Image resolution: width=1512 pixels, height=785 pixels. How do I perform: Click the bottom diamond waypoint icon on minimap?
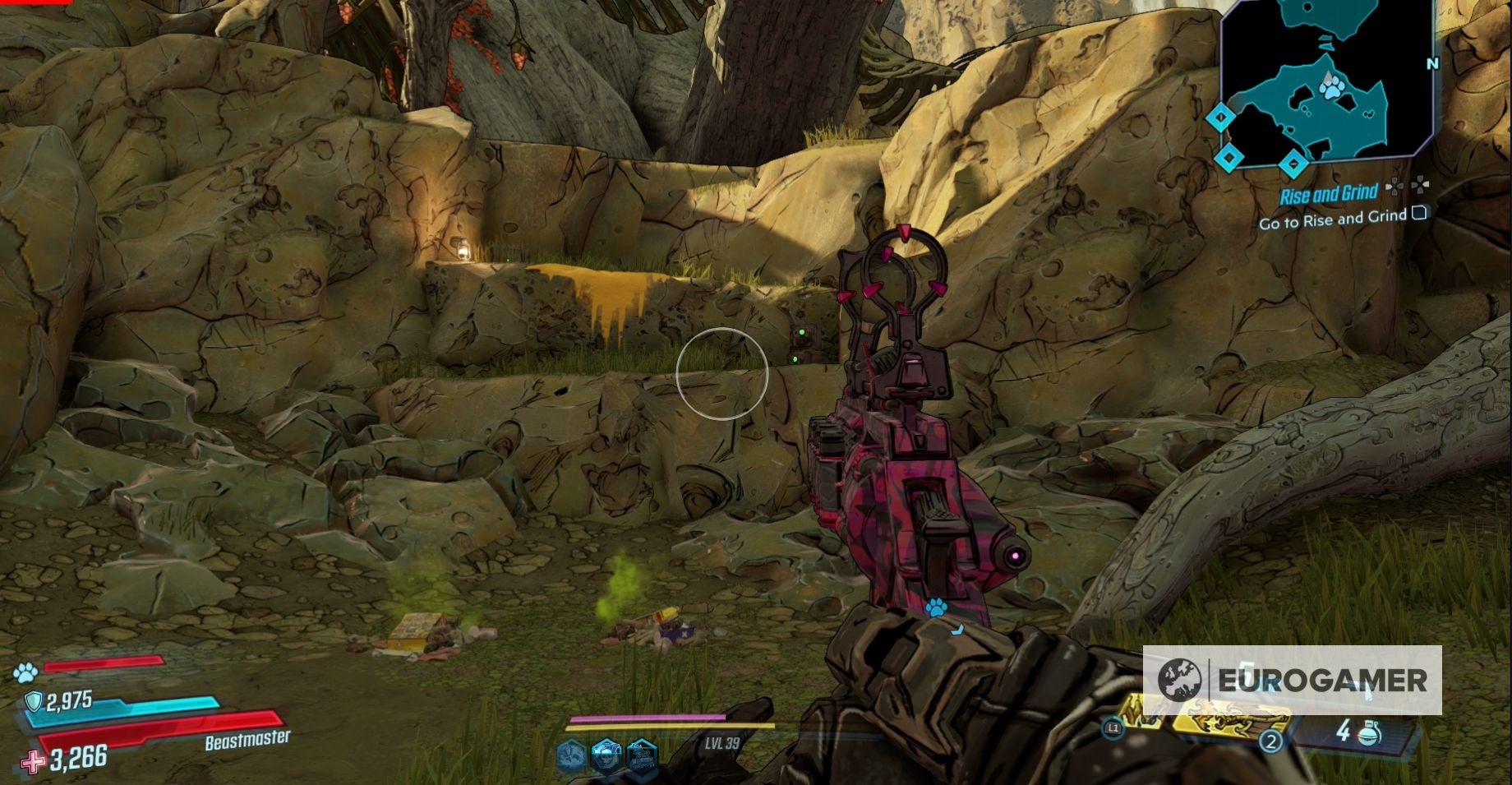[x=1293, y=163]
